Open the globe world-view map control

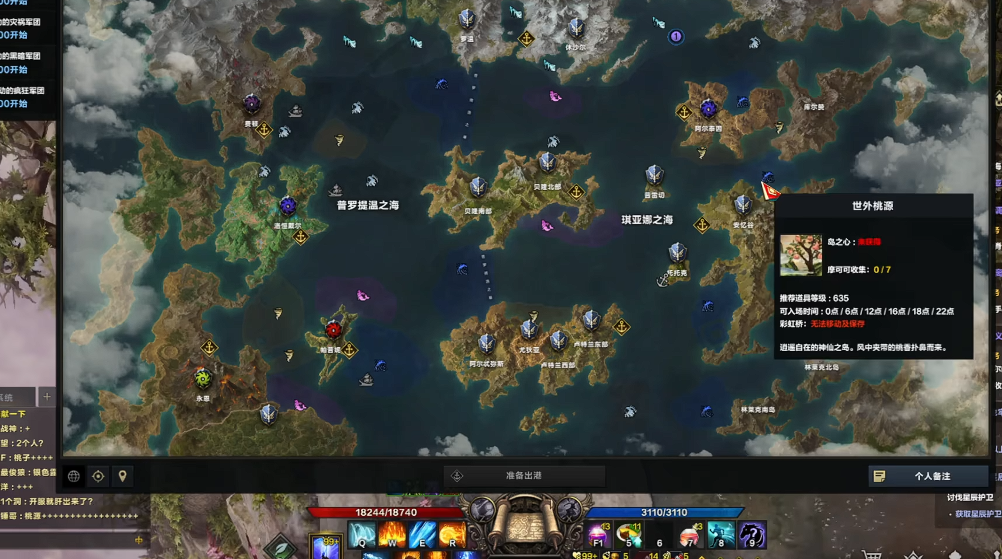[x=73, y=476]
